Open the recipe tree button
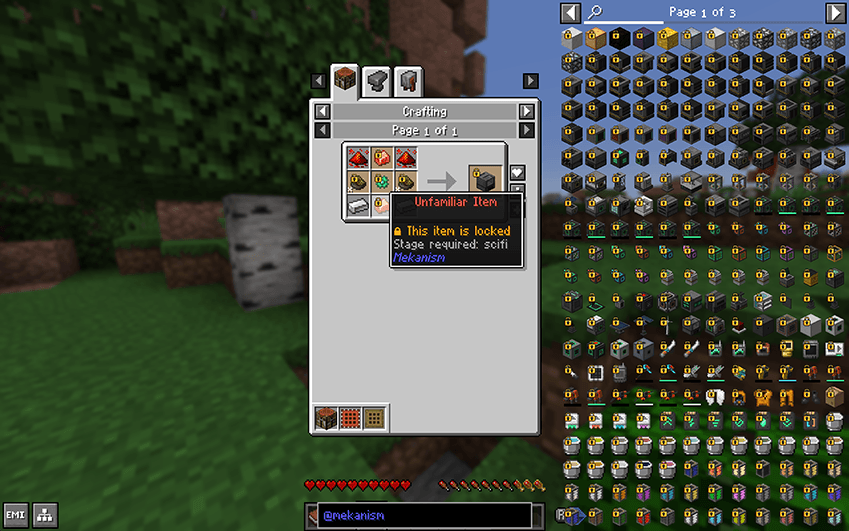This screenshot has width=849, height=531. coord(44,515)
